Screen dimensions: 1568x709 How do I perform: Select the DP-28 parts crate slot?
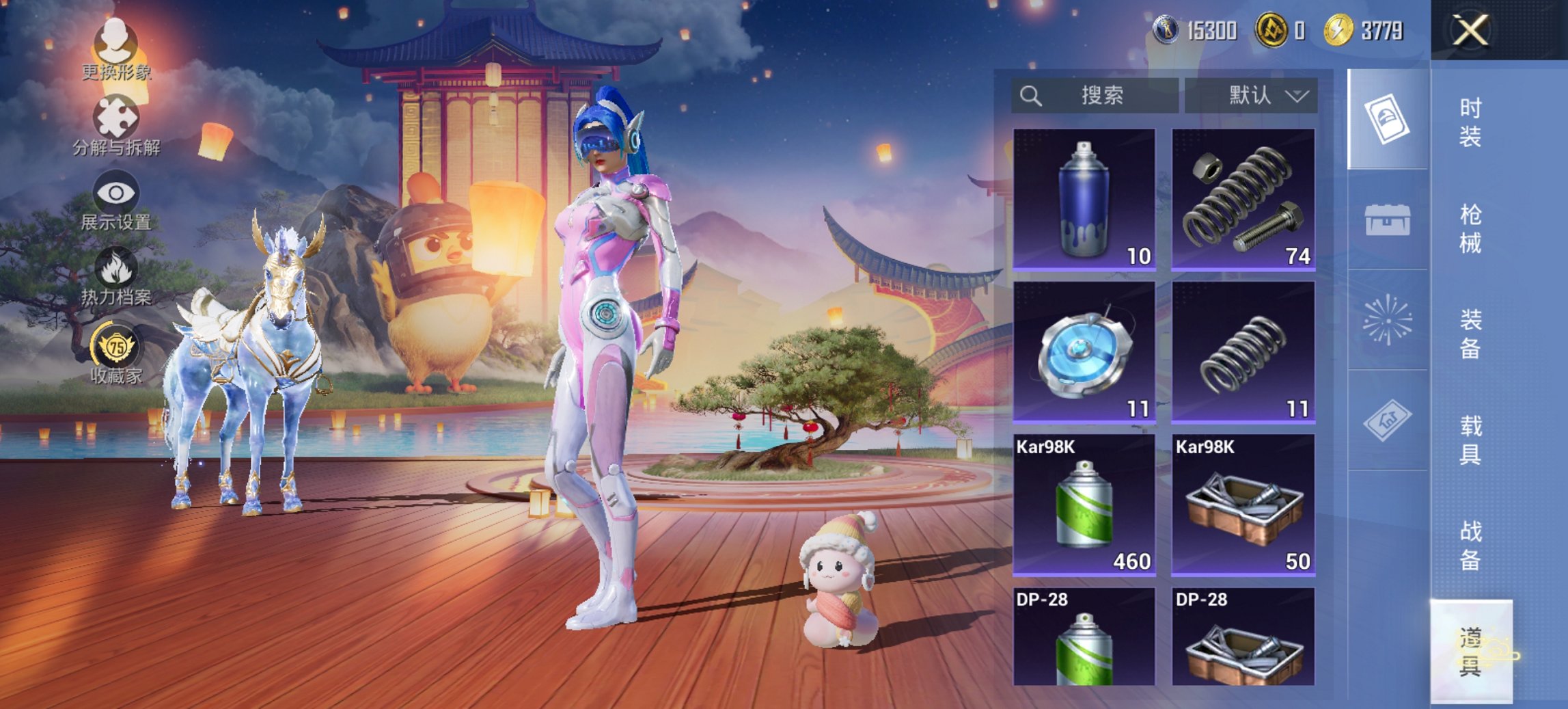click(x=1243, y=637)
